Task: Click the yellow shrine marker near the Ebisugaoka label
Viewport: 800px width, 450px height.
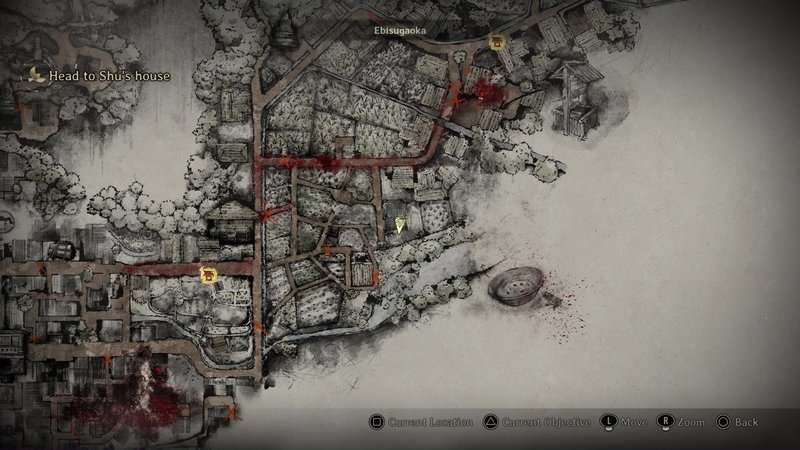Action: point(496,43)
